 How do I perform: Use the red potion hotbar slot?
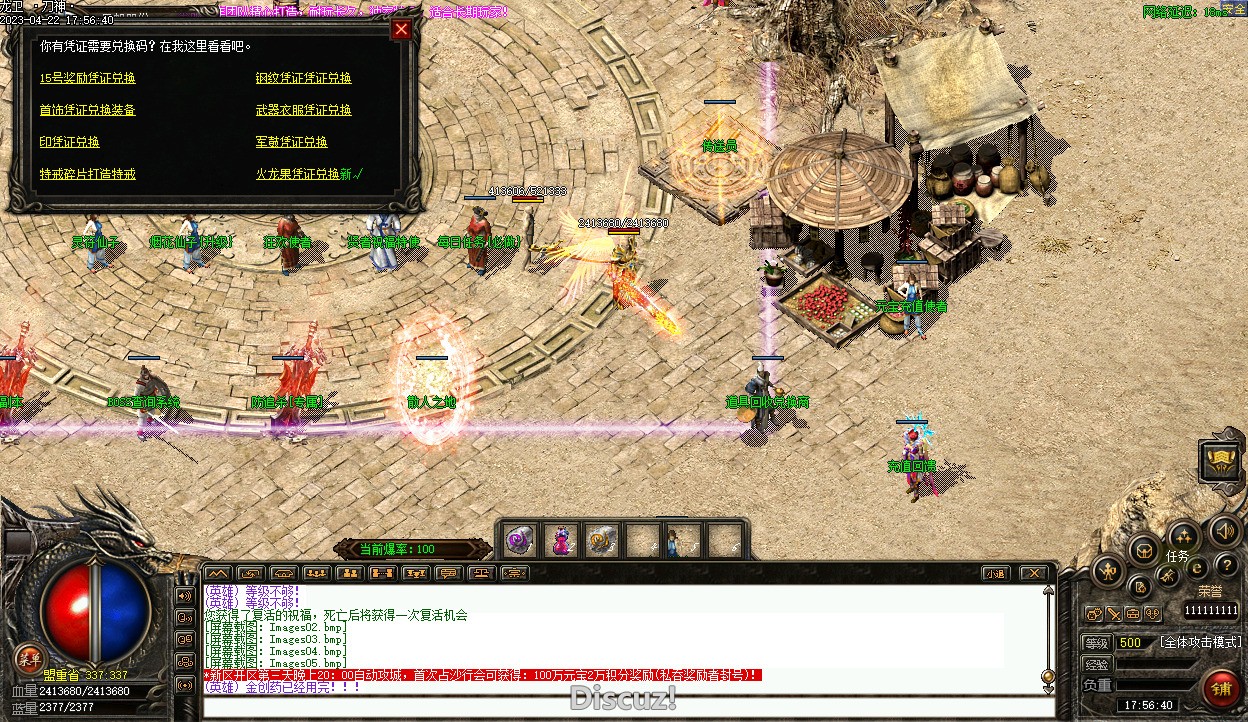click(561, 541)
